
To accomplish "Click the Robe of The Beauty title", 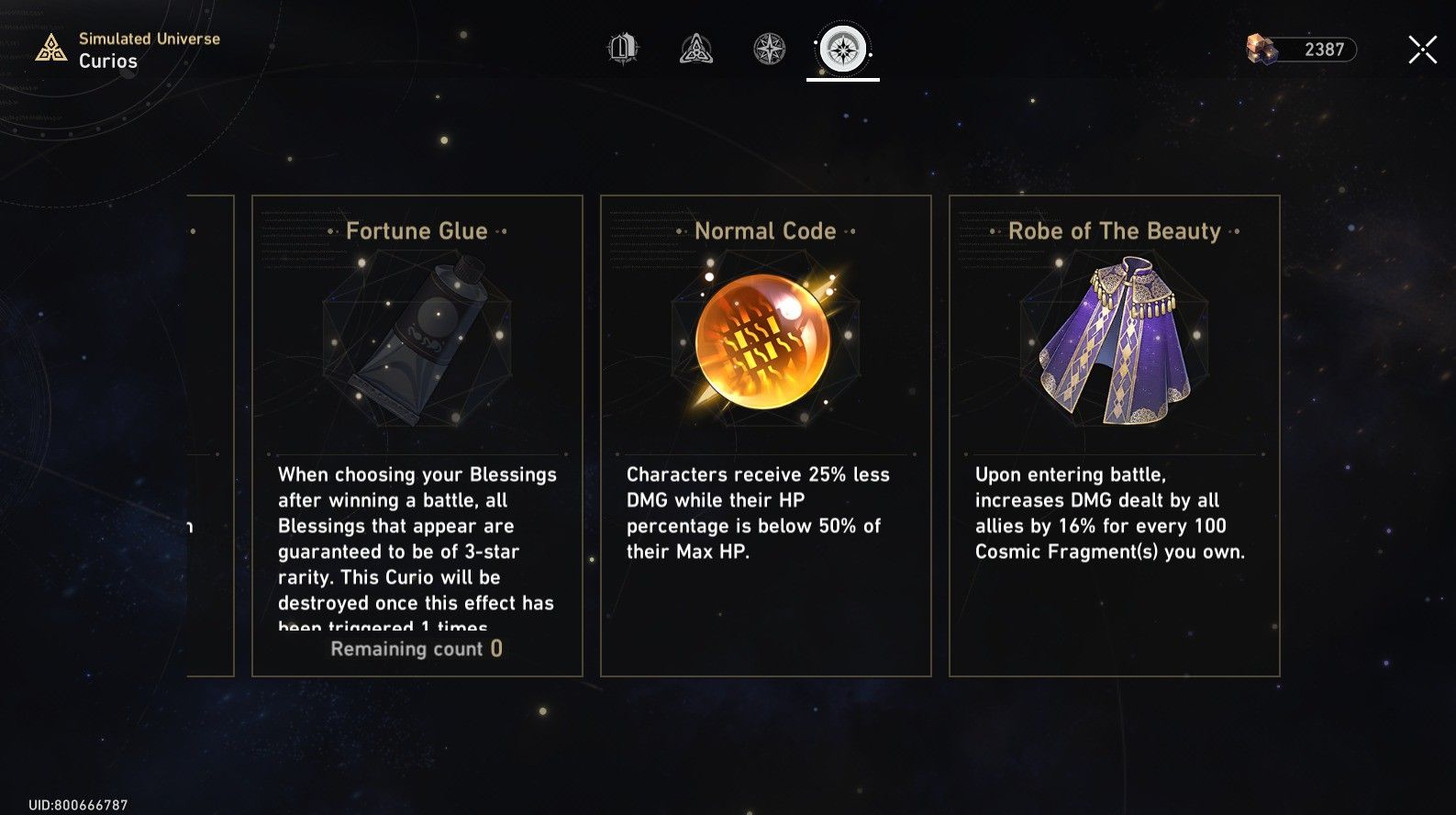I will point(1115,230).
